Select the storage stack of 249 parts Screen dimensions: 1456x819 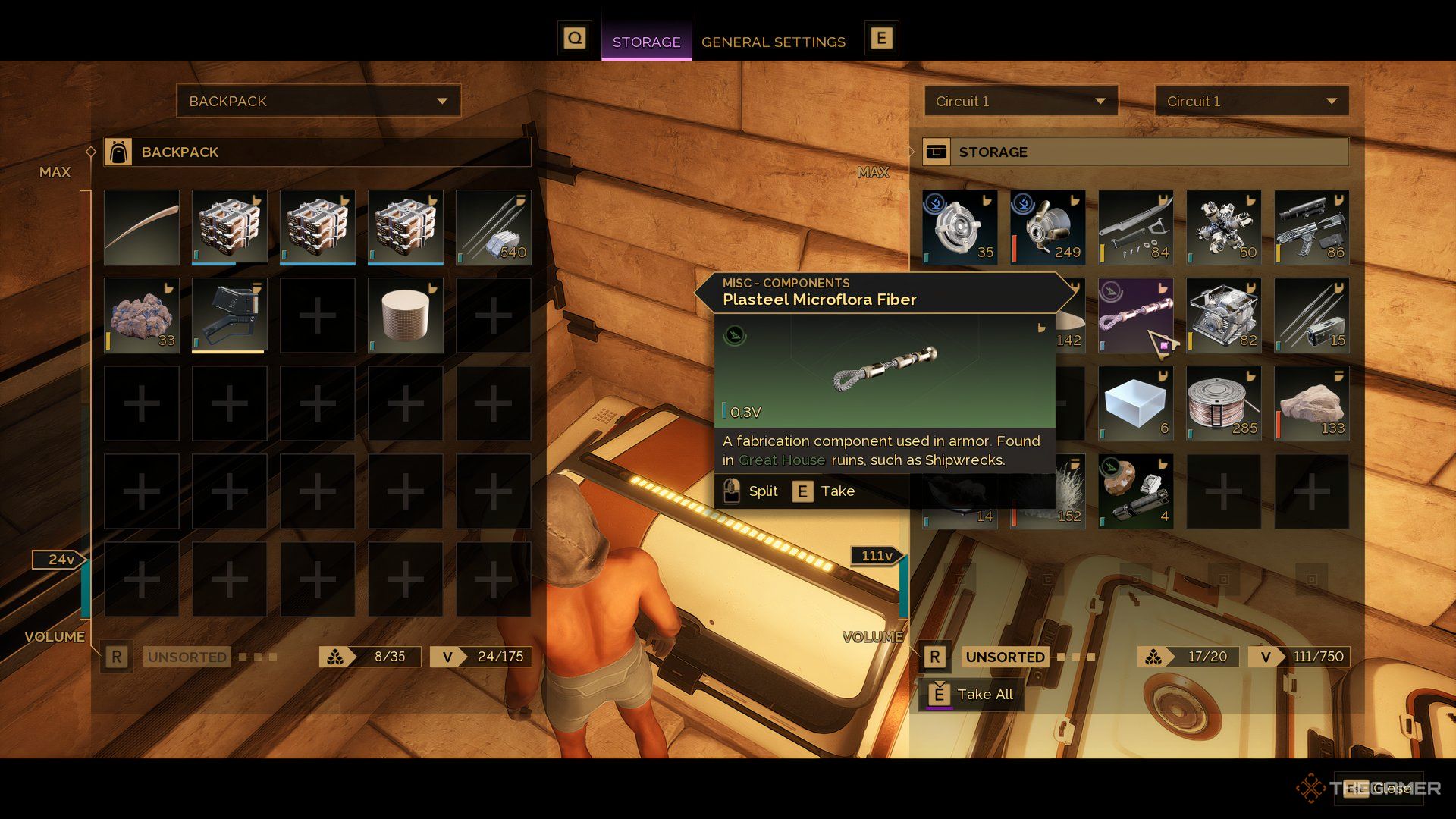coord(1047,227)
